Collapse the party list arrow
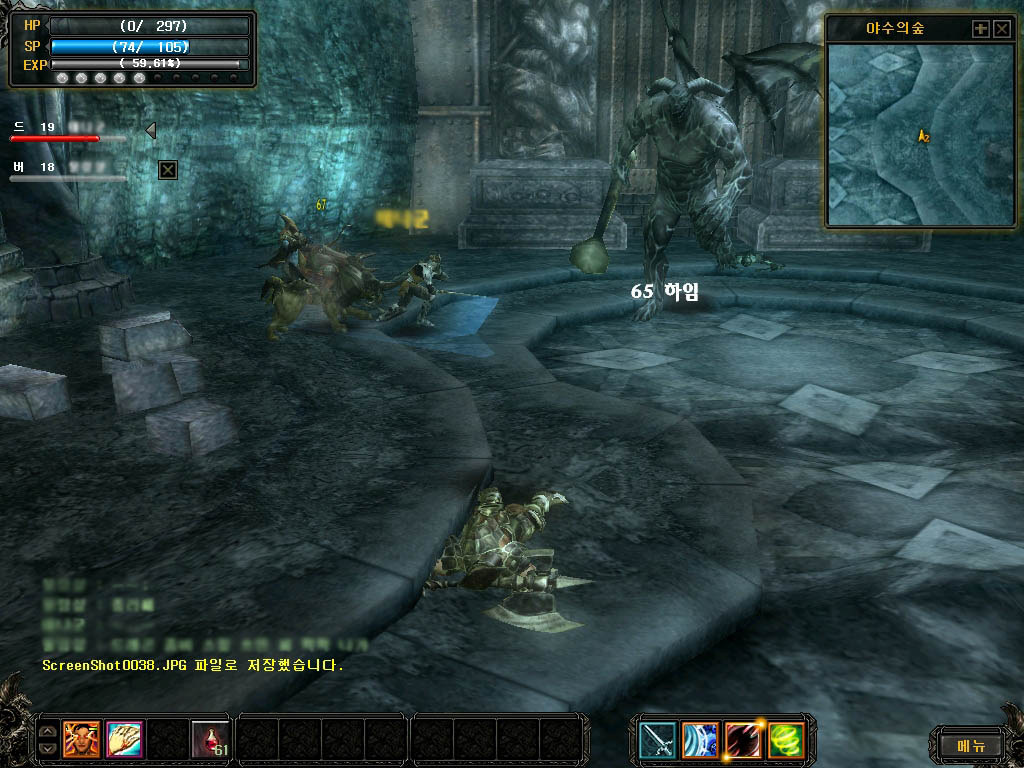Screen dimensions: 1024x768 pos(150,130)
